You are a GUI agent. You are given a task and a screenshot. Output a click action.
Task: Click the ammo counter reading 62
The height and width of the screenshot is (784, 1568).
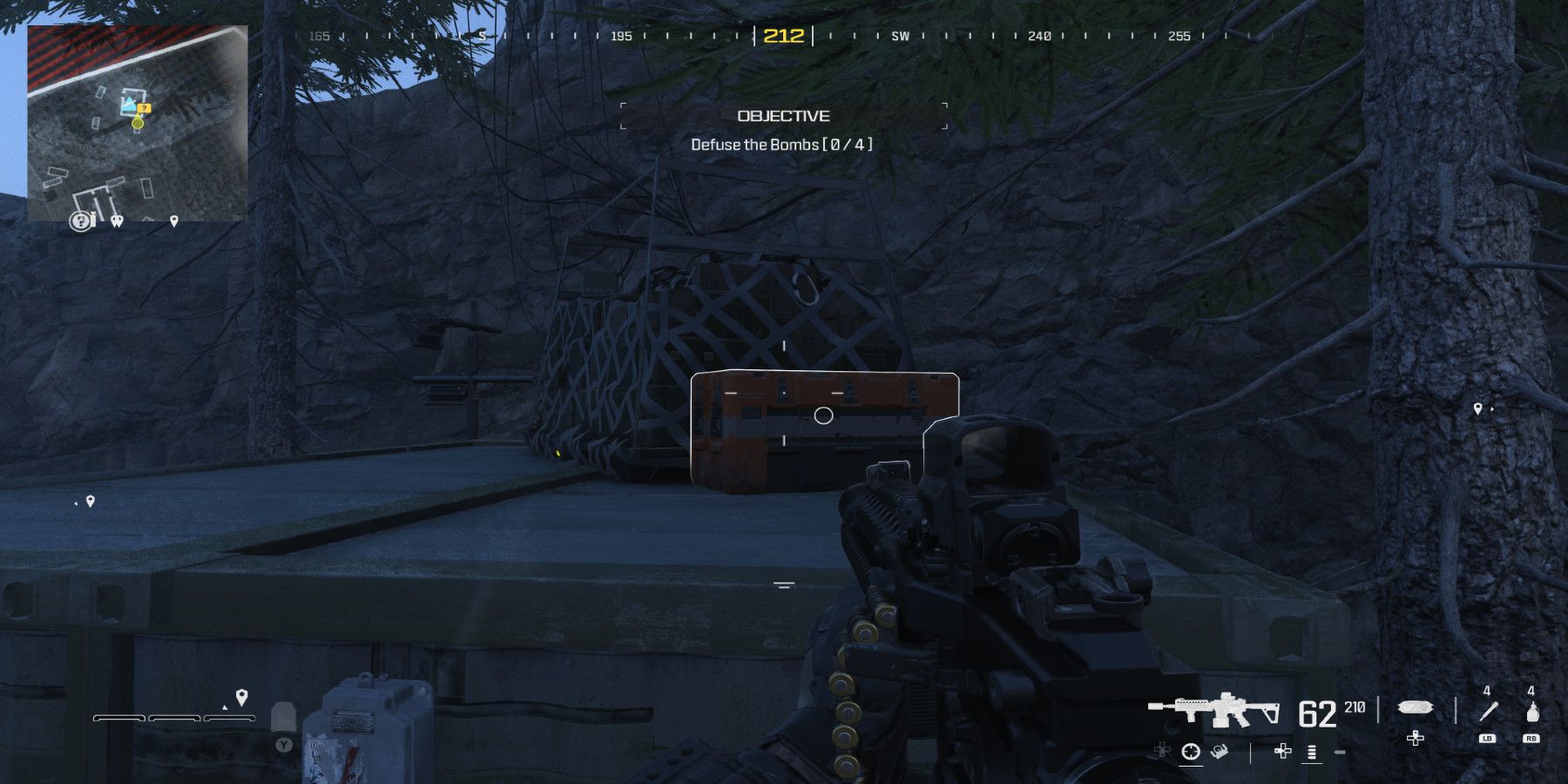pyautogui.click(x=1316, y=714)
